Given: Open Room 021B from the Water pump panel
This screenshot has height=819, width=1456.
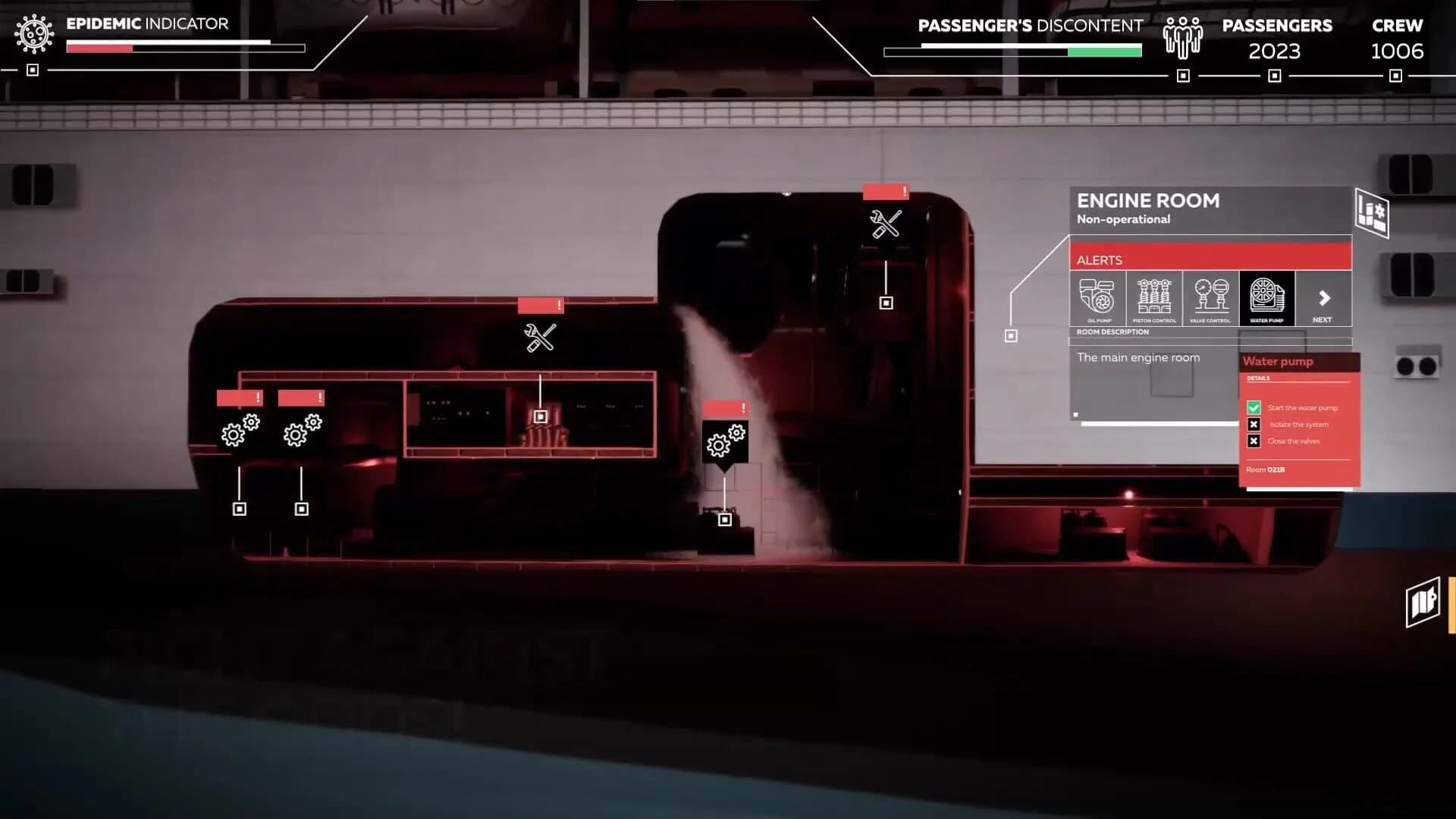Looking at the screenshot, I should [1265, 469].
